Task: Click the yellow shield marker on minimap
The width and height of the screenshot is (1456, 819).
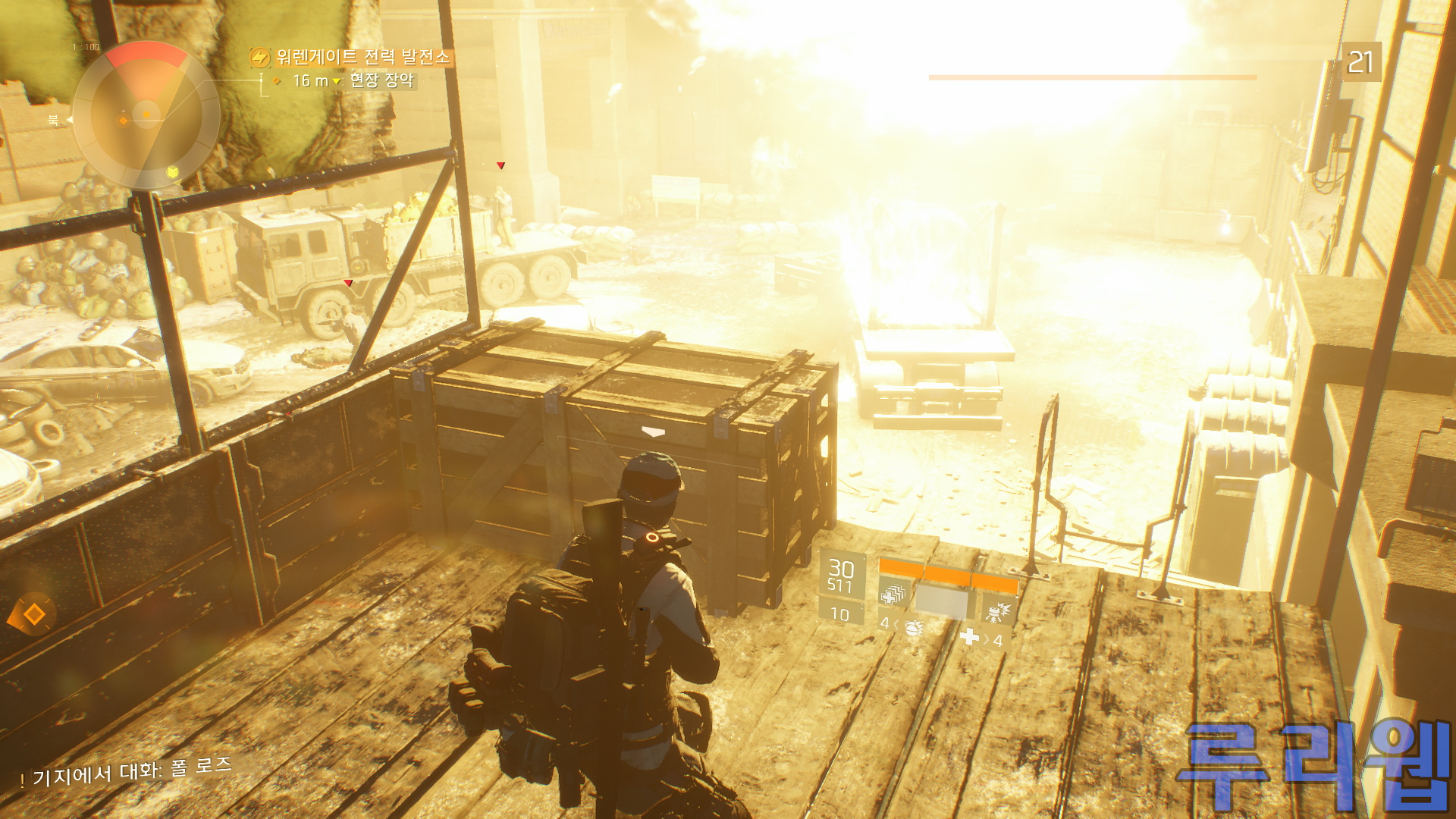Action: 173,174
